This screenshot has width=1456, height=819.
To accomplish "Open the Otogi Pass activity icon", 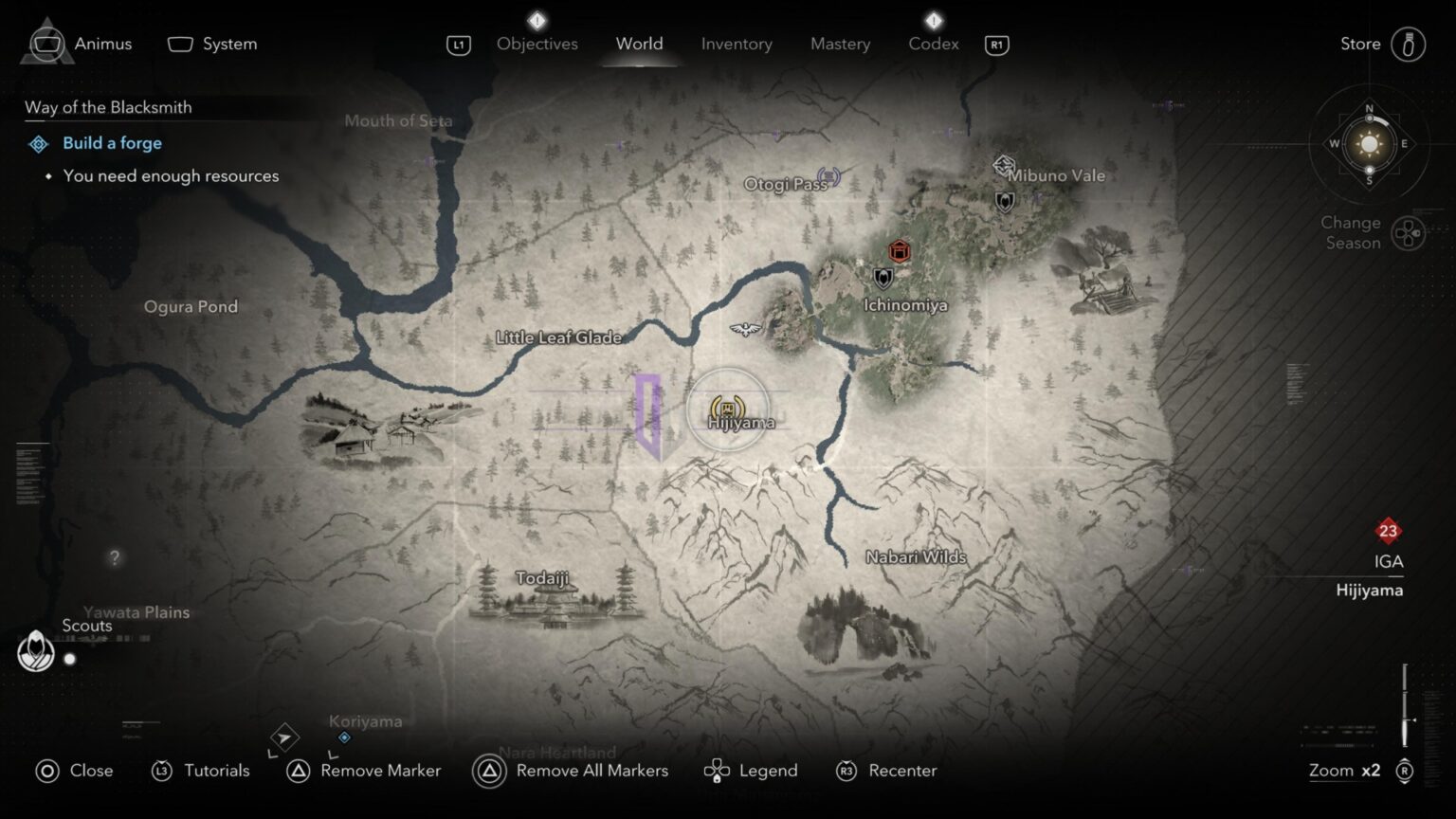I will click(829, 175).
